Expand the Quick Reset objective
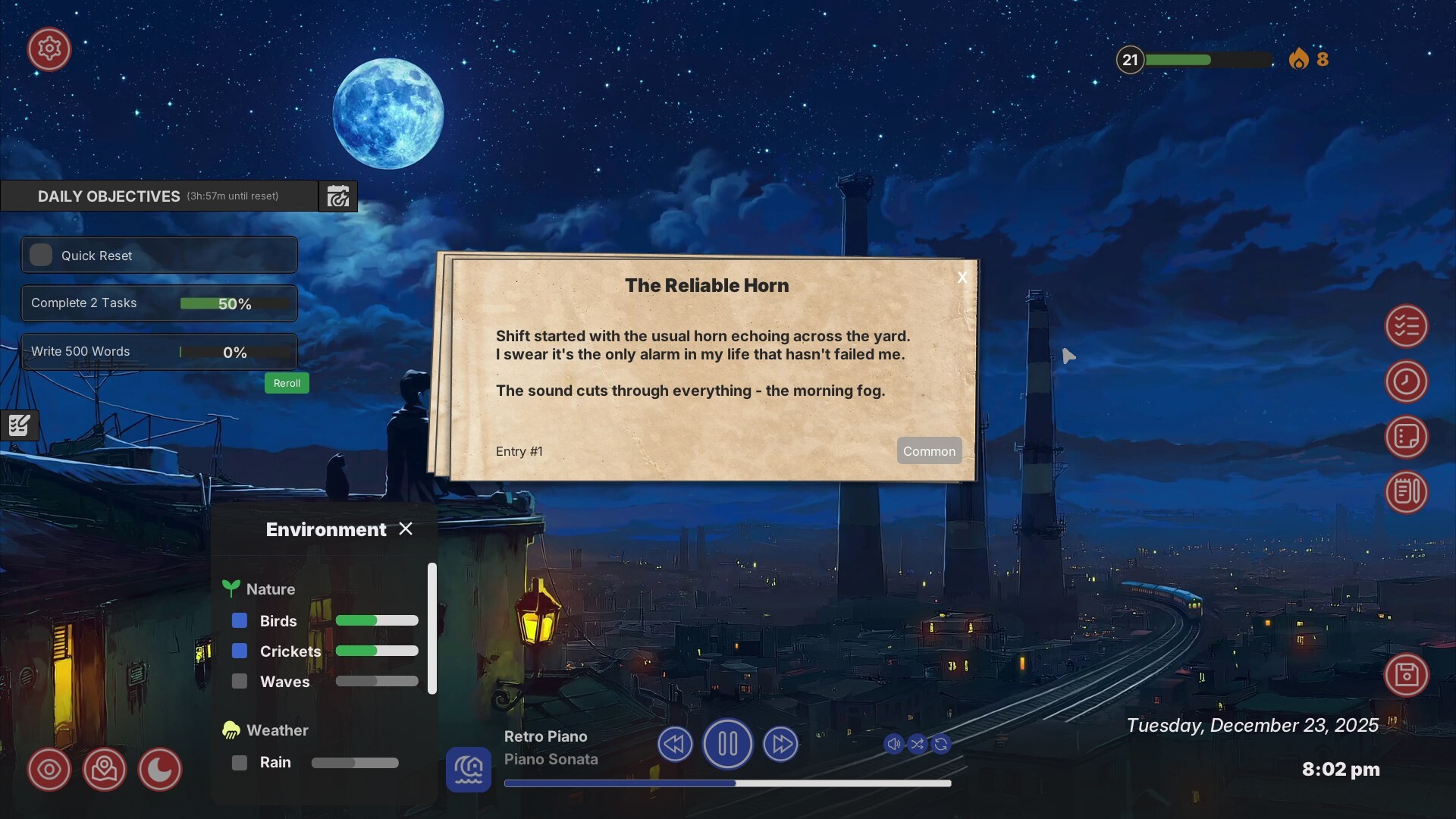The height and width of the screenshot is (819, 1456). (158, 255)
